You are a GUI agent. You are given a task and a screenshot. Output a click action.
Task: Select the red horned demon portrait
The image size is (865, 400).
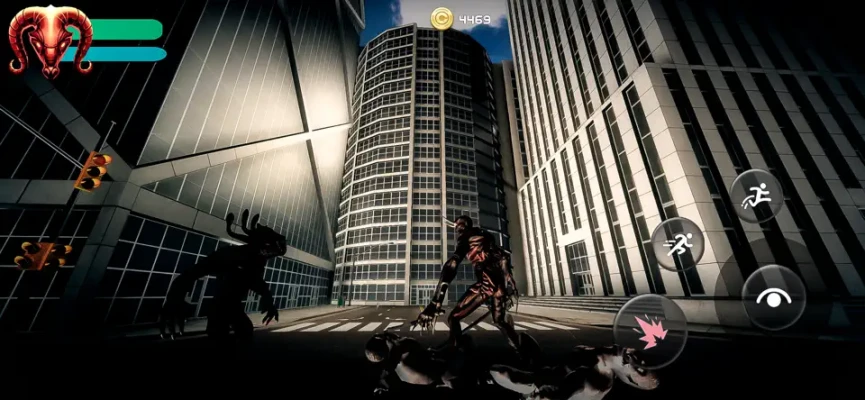[48, 40]
